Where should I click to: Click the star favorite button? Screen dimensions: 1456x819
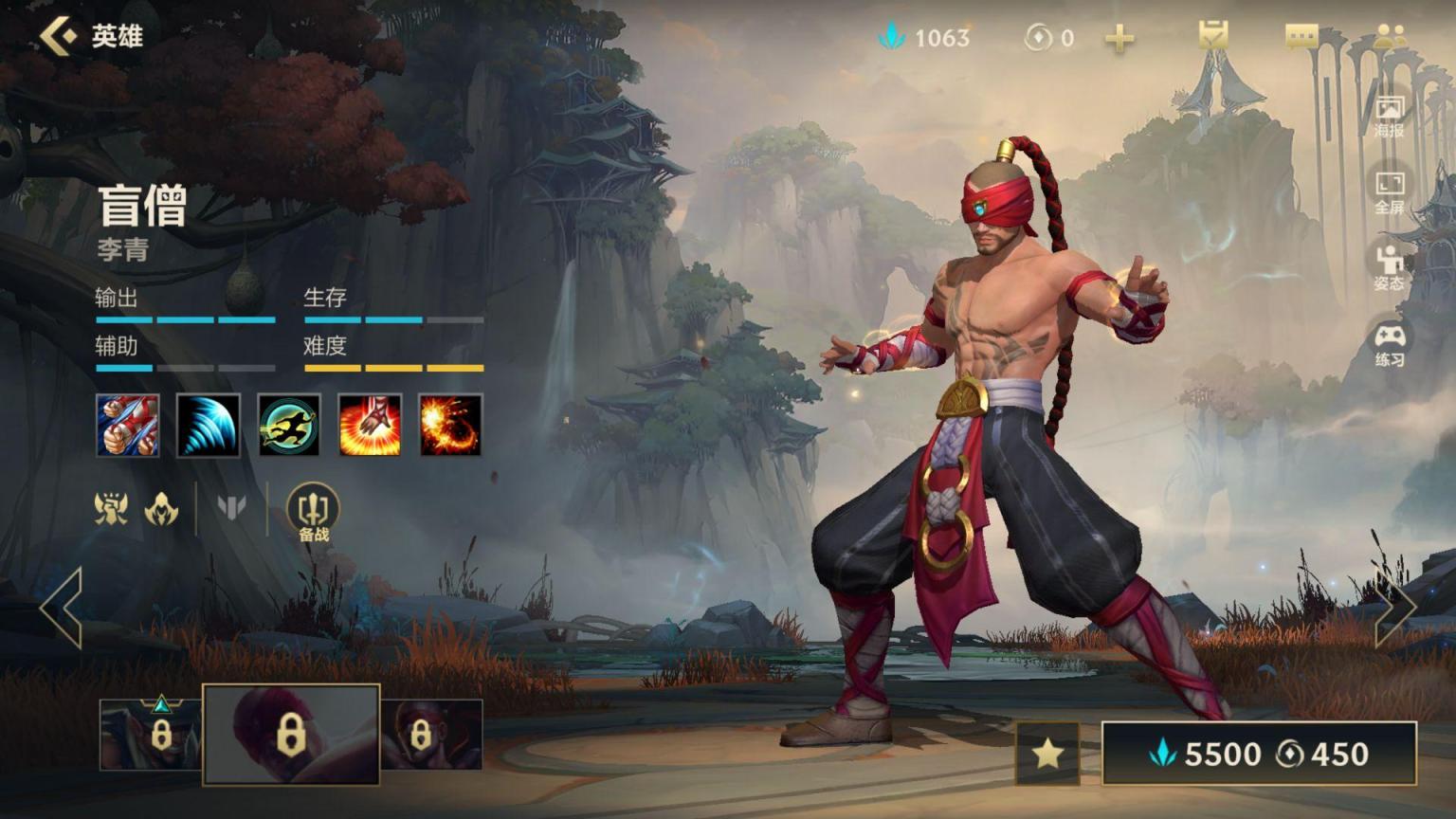point(1047,754)
